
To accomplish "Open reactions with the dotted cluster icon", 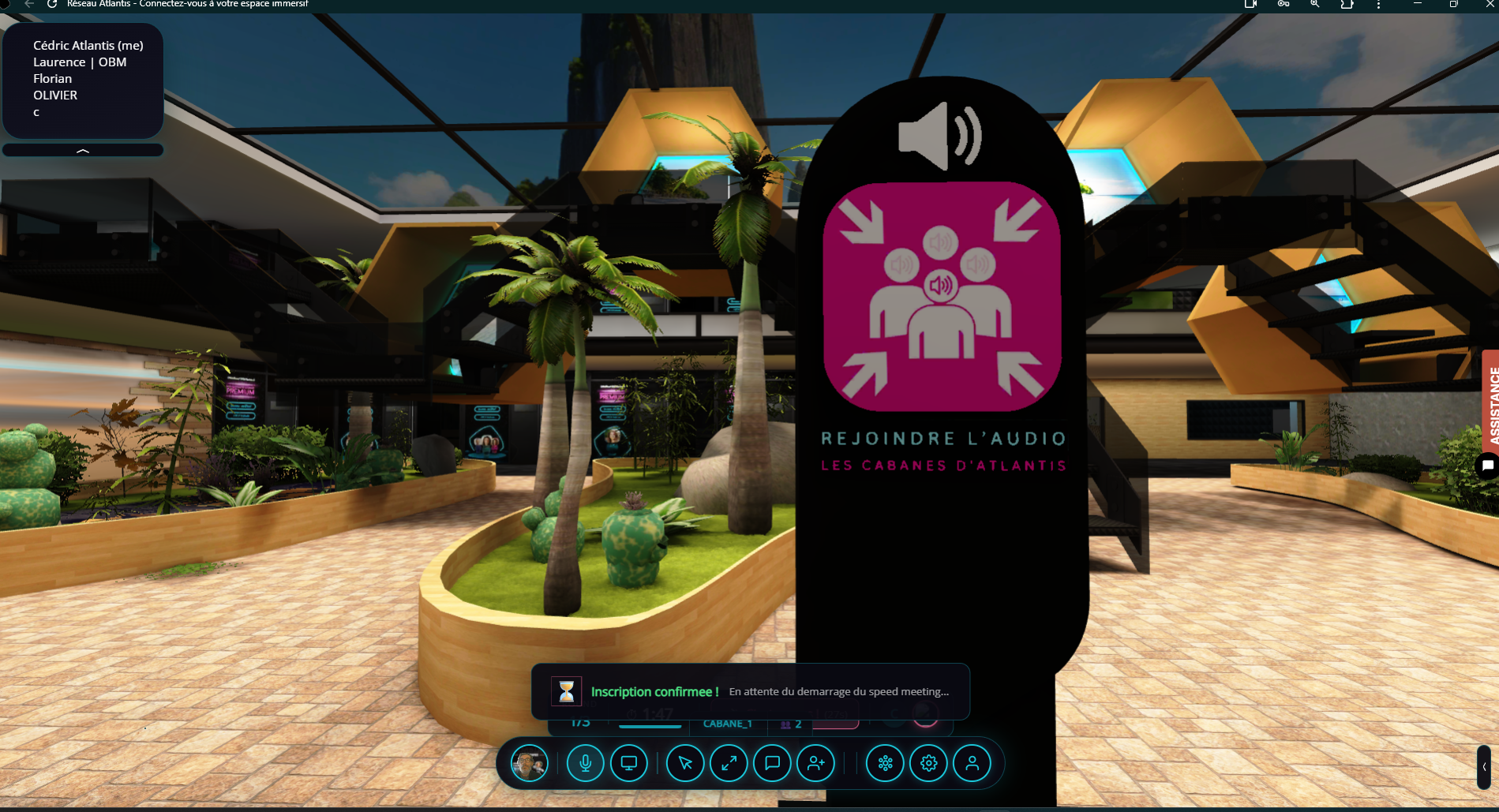I will (x=885, y=763).
